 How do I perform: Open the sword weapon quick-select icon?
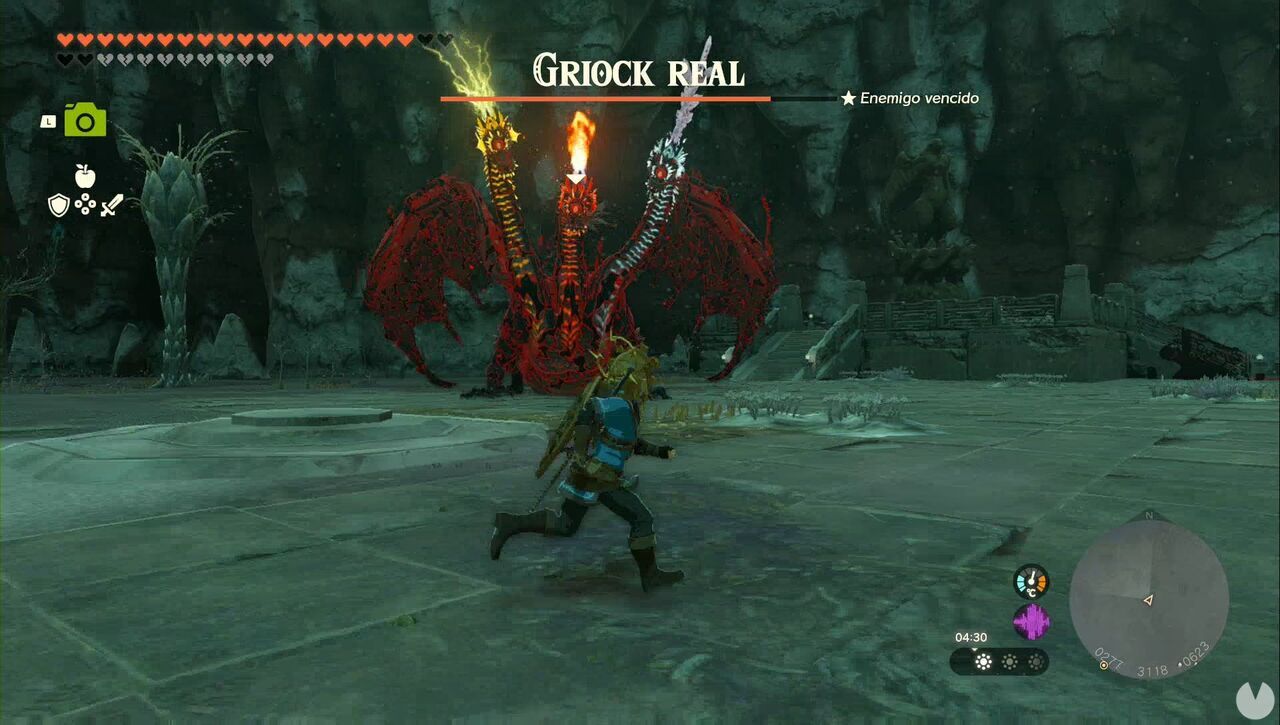[111, 205]
